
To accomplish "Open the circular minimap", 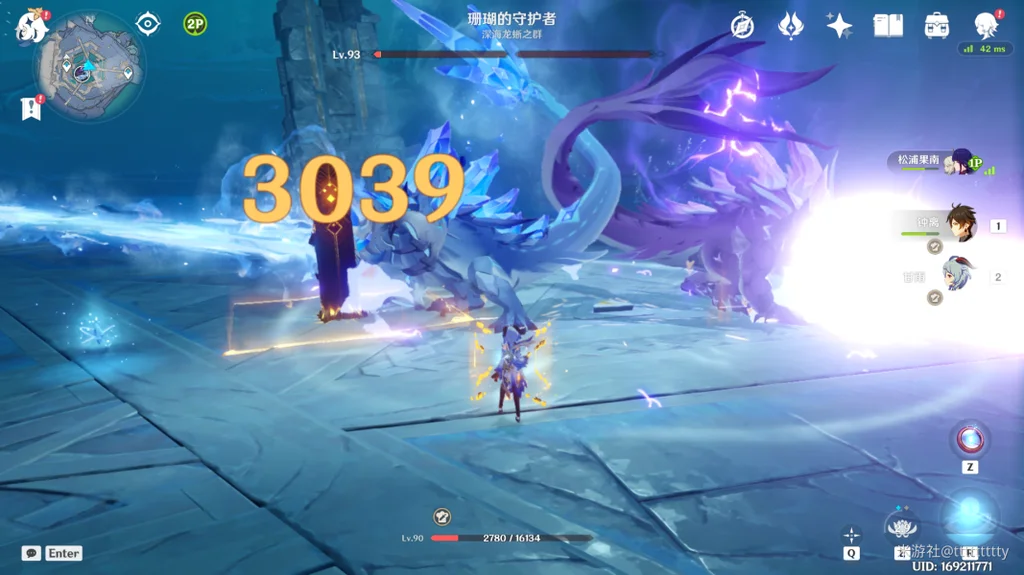I will [x=88, y=66].
